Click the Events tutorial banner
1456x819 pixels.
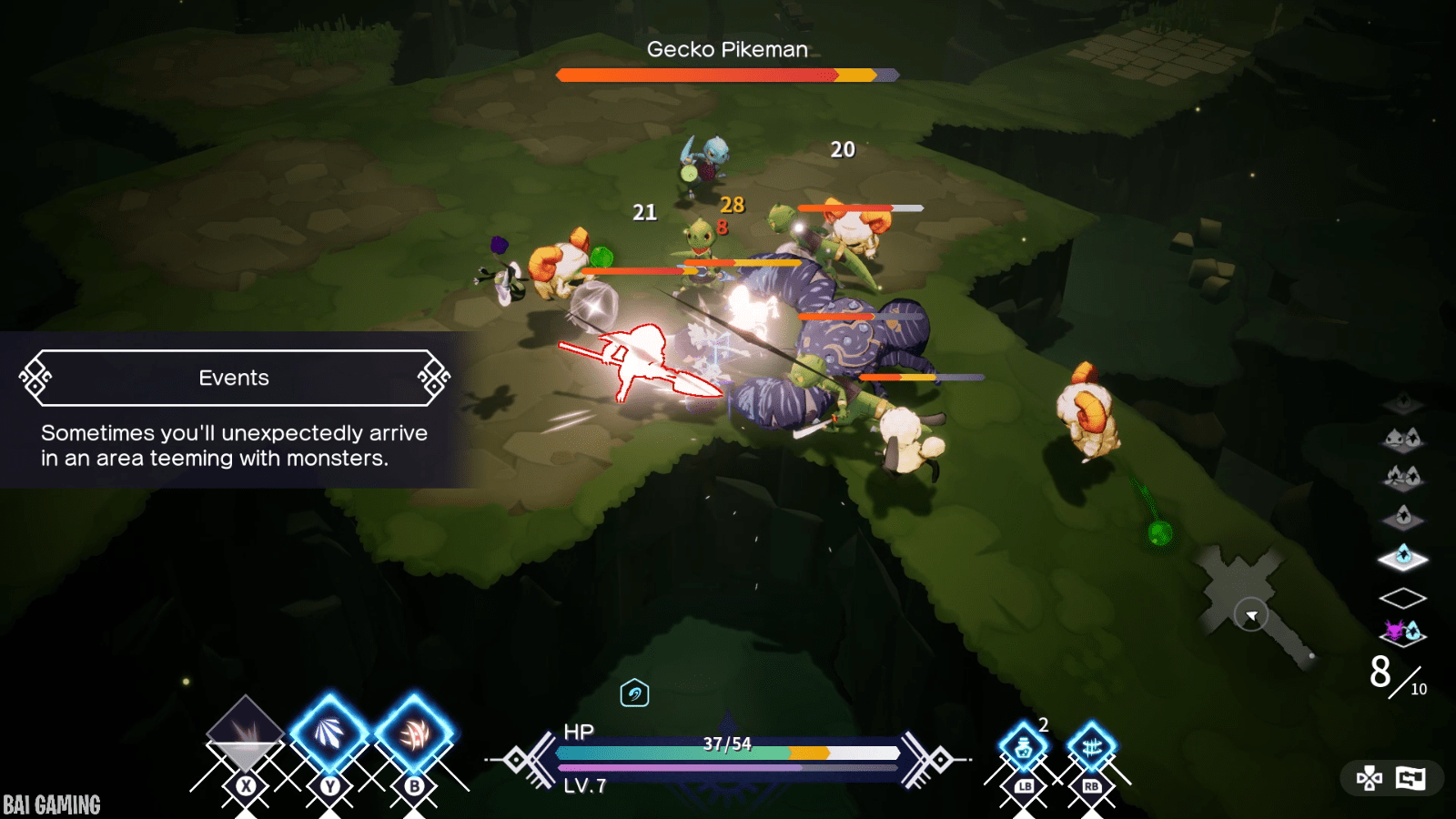[x=234, y=378]
